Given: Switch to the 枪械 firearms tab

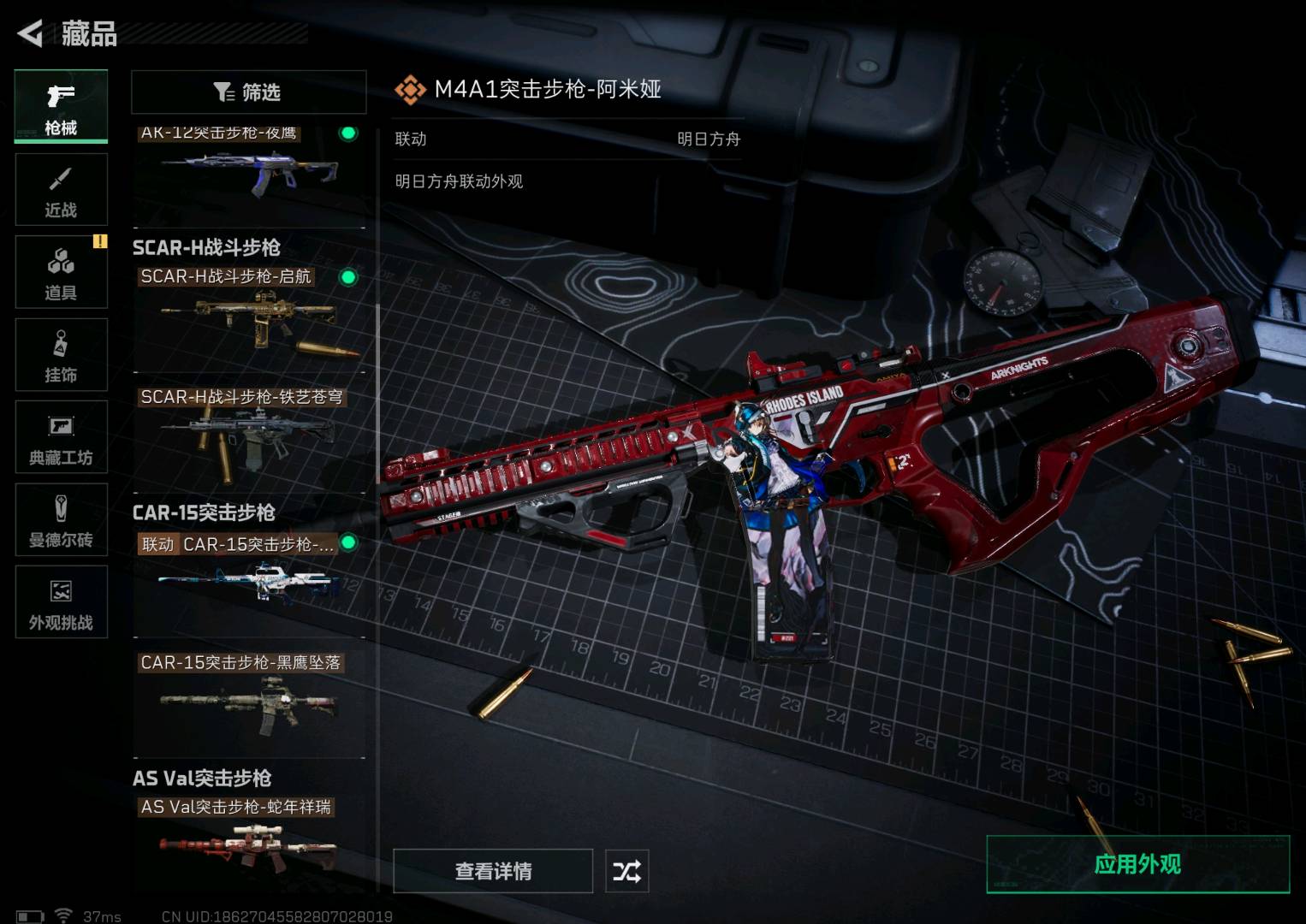Looking at the screenshot, I should click(x=61, y=106).
